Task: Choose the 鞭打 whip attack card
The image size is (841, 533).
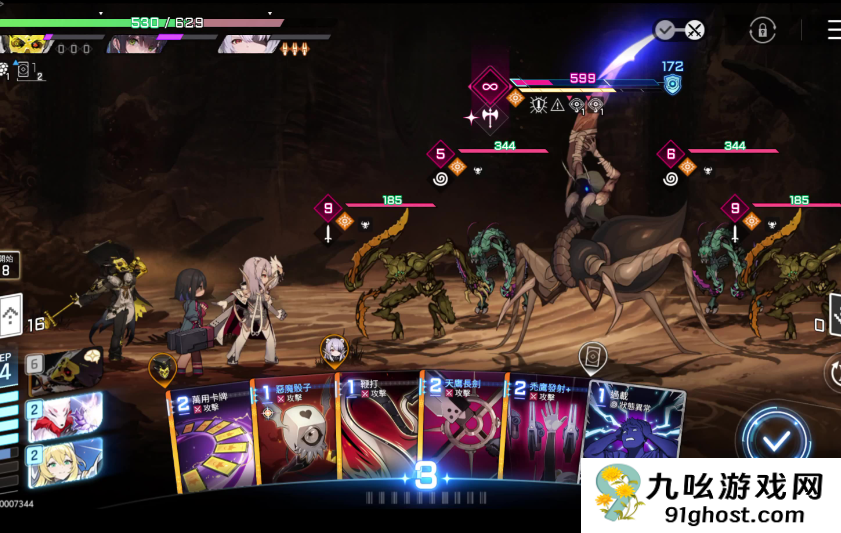Action: 375,430
